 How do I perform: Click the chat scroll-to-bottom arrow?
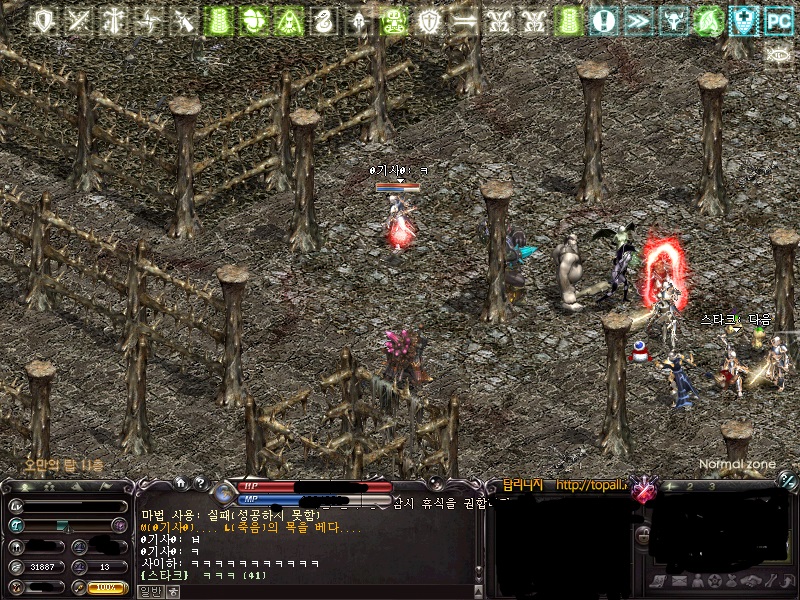pos(173,591)
